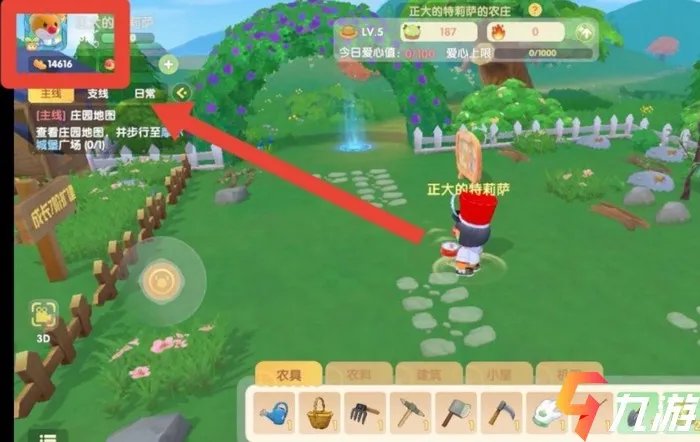700x442 pixels.
Task: Pick the pickaxe tool slot
Action: [x=408, y=411]
